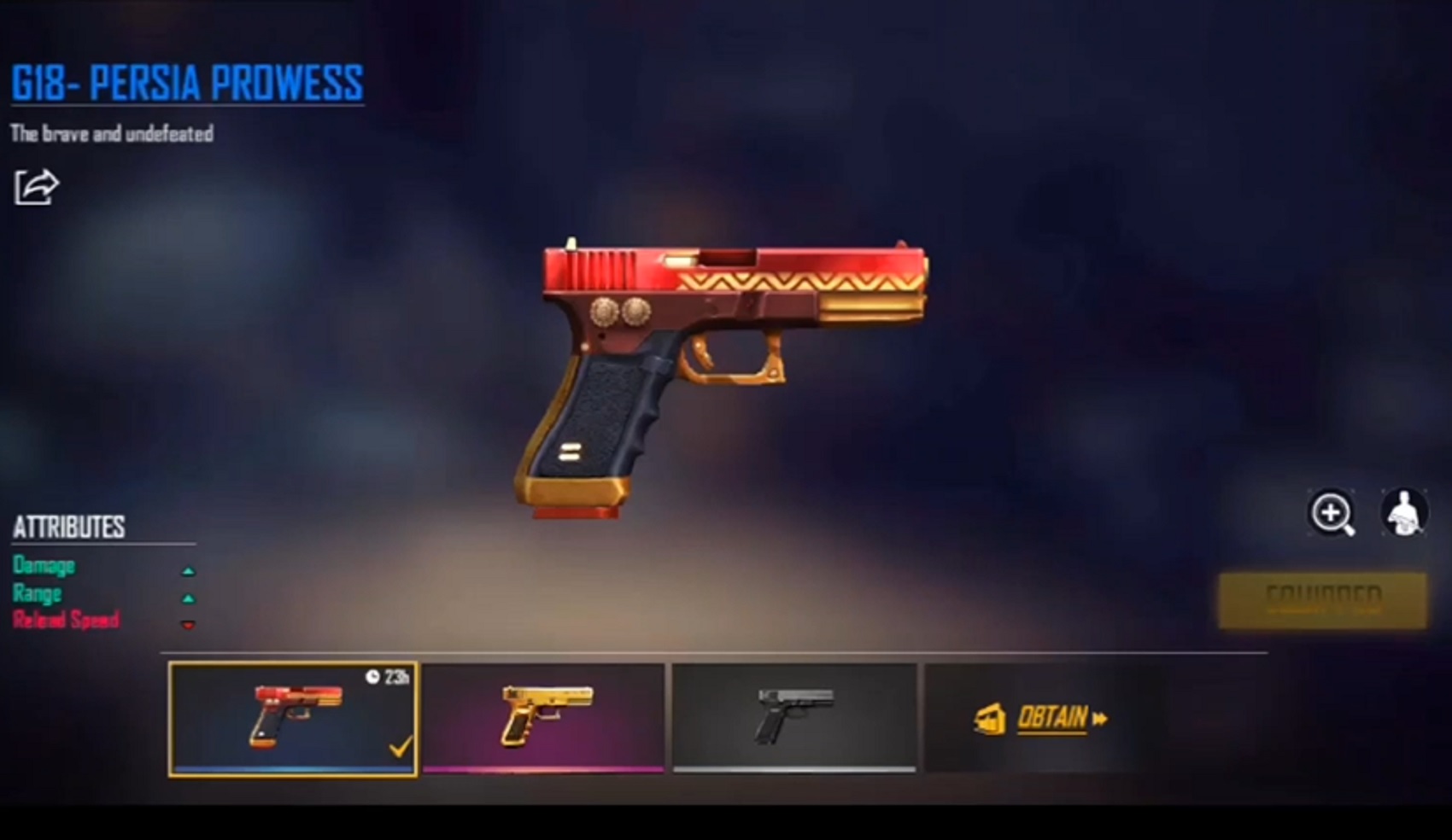Click the share icon below the description
The image size is (1452, 840).
click(x=36, y=186)
